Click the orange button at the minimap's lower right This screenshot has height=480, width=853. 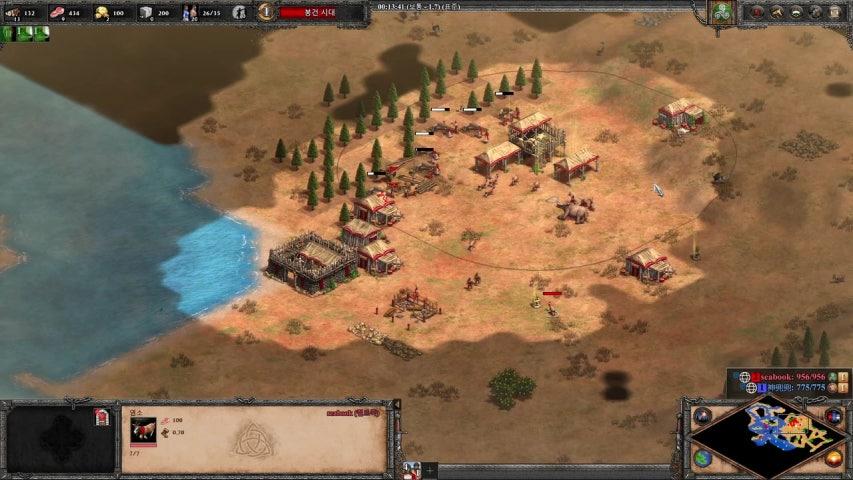tap(834, 458)
